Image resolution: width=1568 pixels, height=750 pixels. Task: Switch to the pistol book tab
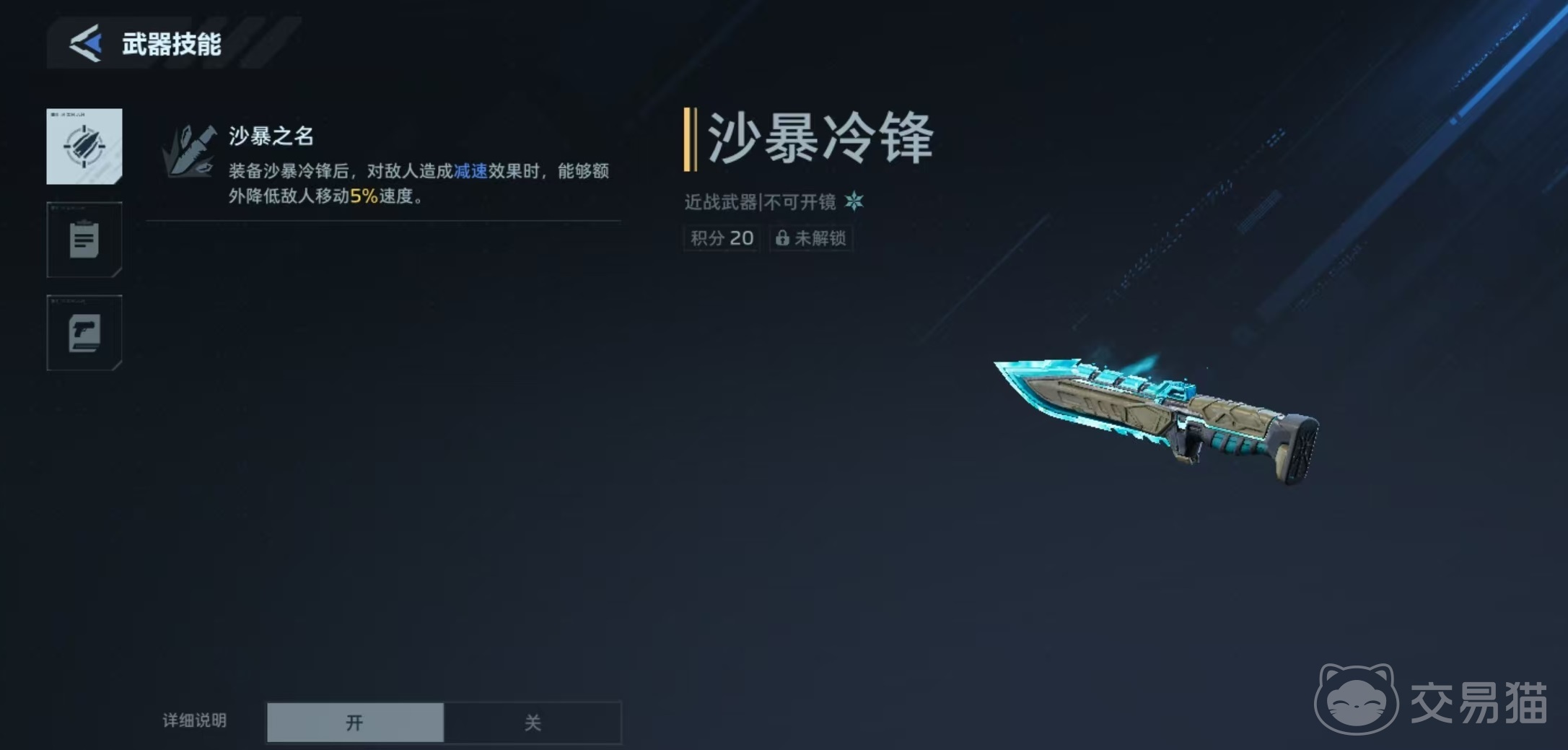click(x=84, y=333)
